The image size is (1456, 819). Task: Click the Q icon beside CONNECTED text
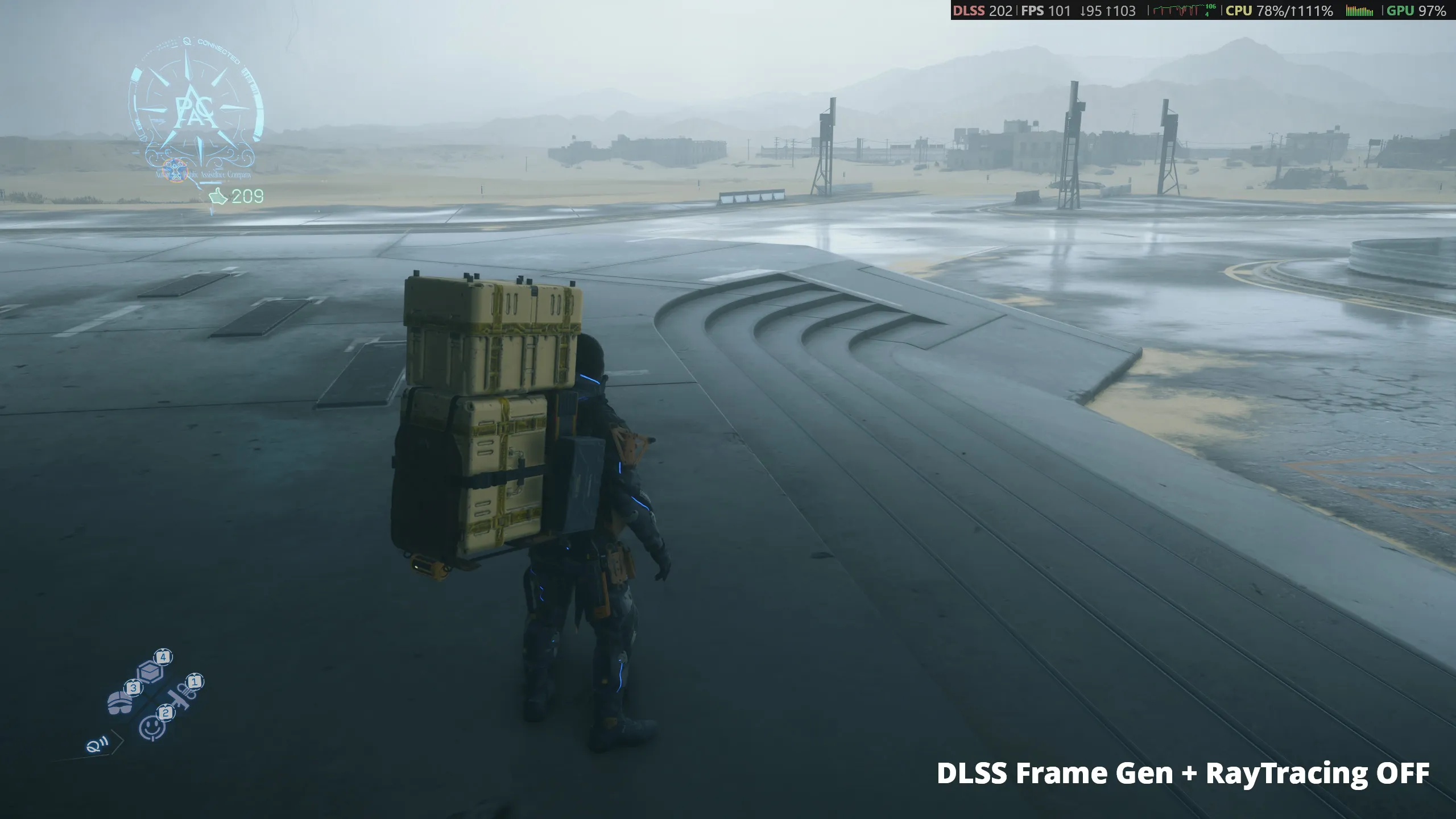[186, 42]
